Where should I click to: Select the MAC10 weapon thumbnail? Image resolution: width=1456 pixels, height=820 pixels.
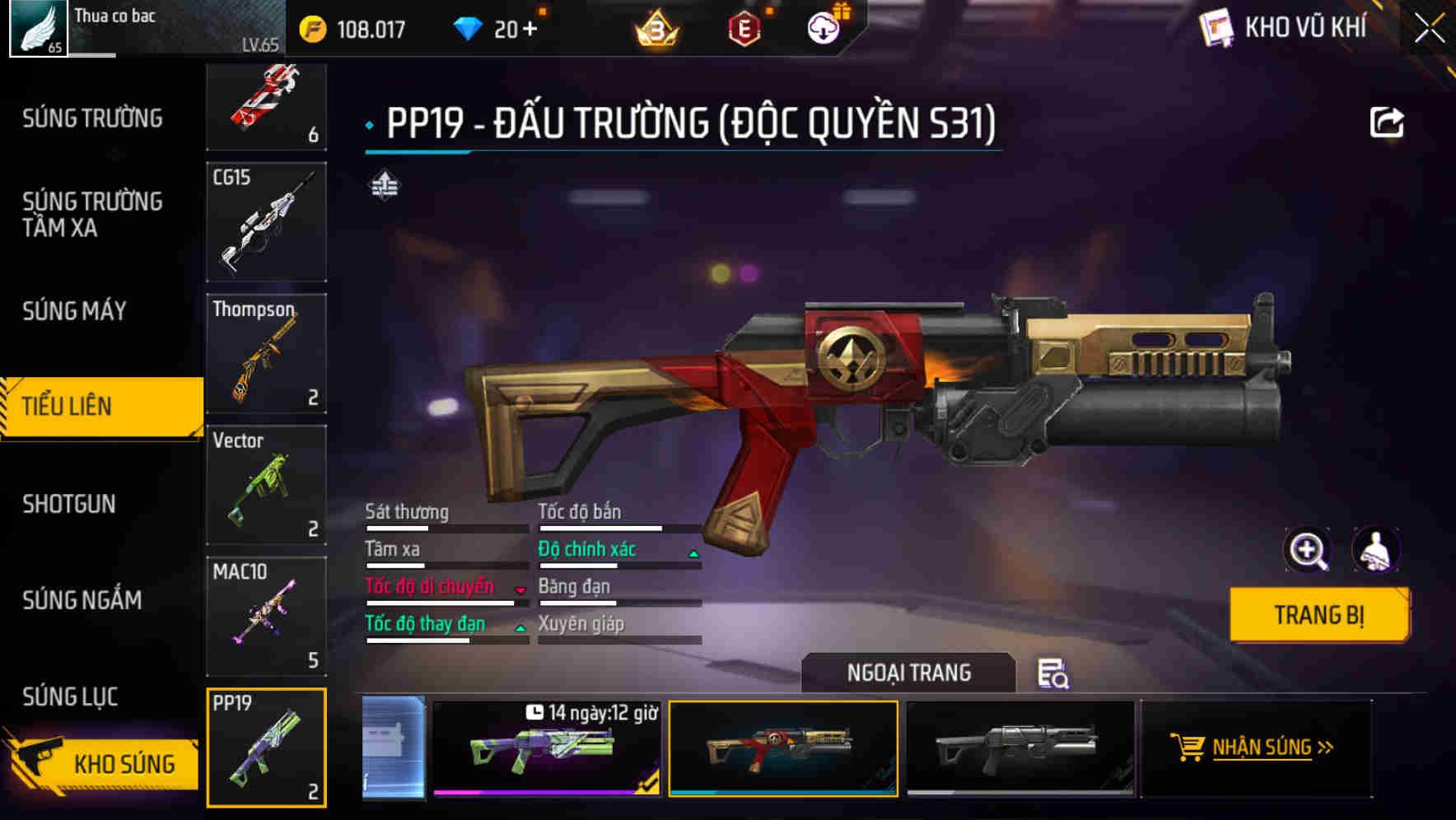click(x=265, y=616)
